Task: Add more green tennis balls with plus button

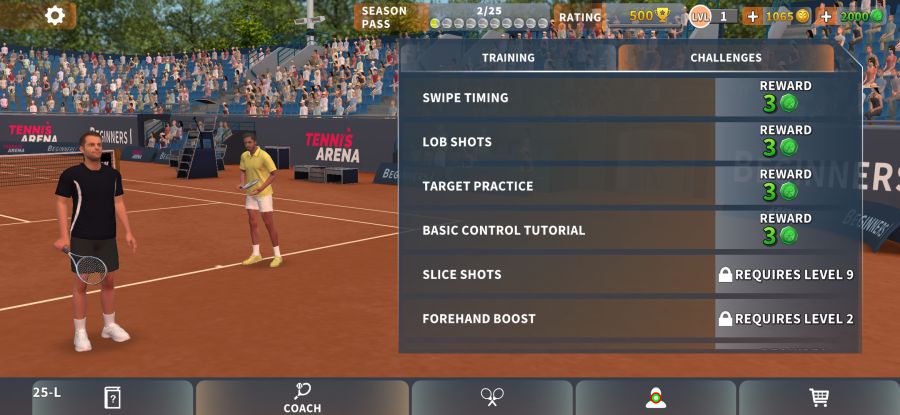Action: point(826,16)
